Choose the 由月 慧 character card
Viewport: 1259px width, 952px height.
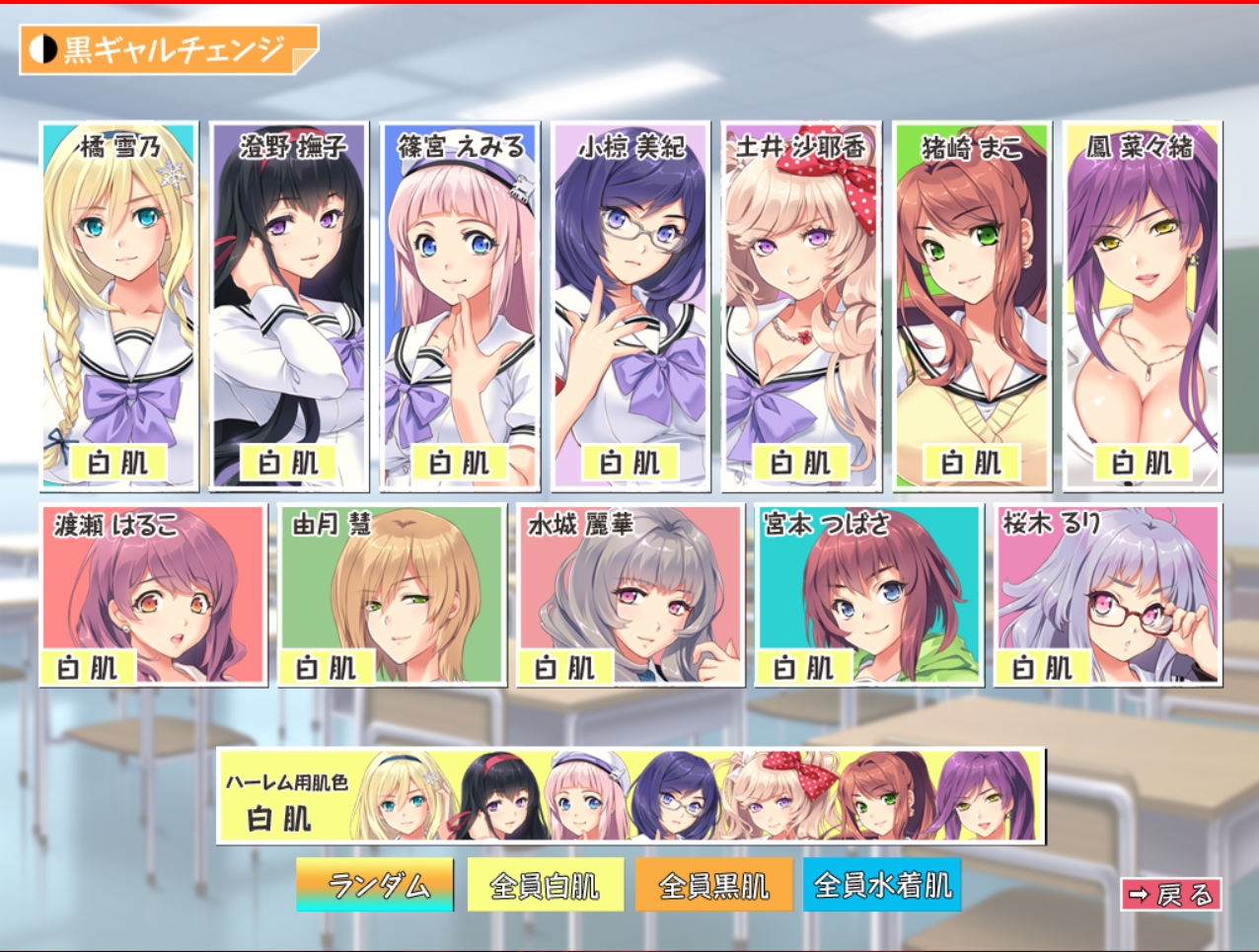[392, 595]
